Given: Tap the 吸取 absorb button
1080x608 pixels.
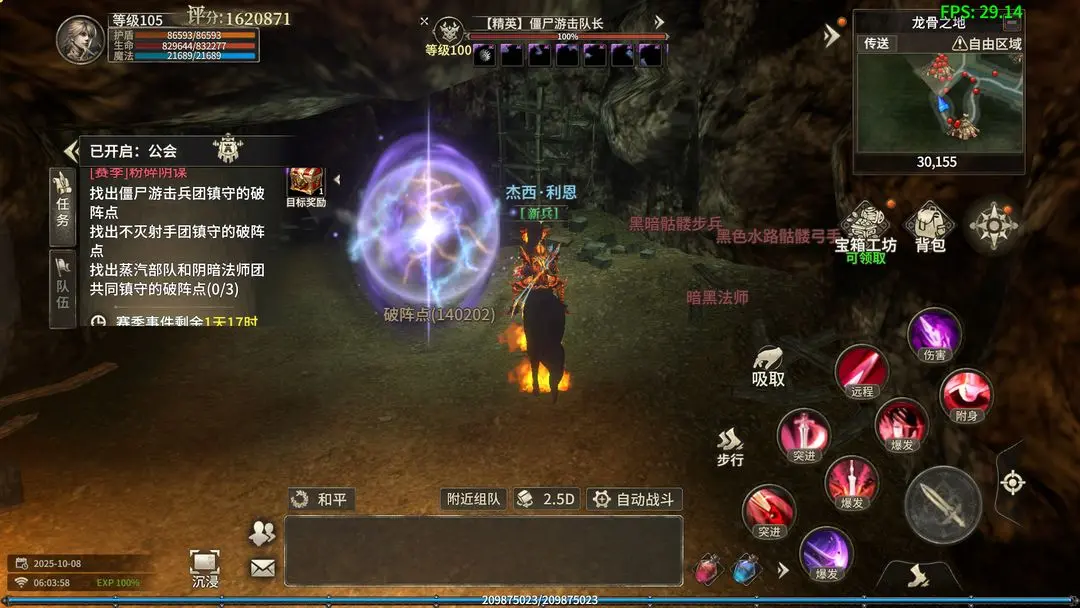Looking at the screenshot, I should click(768, 367).
